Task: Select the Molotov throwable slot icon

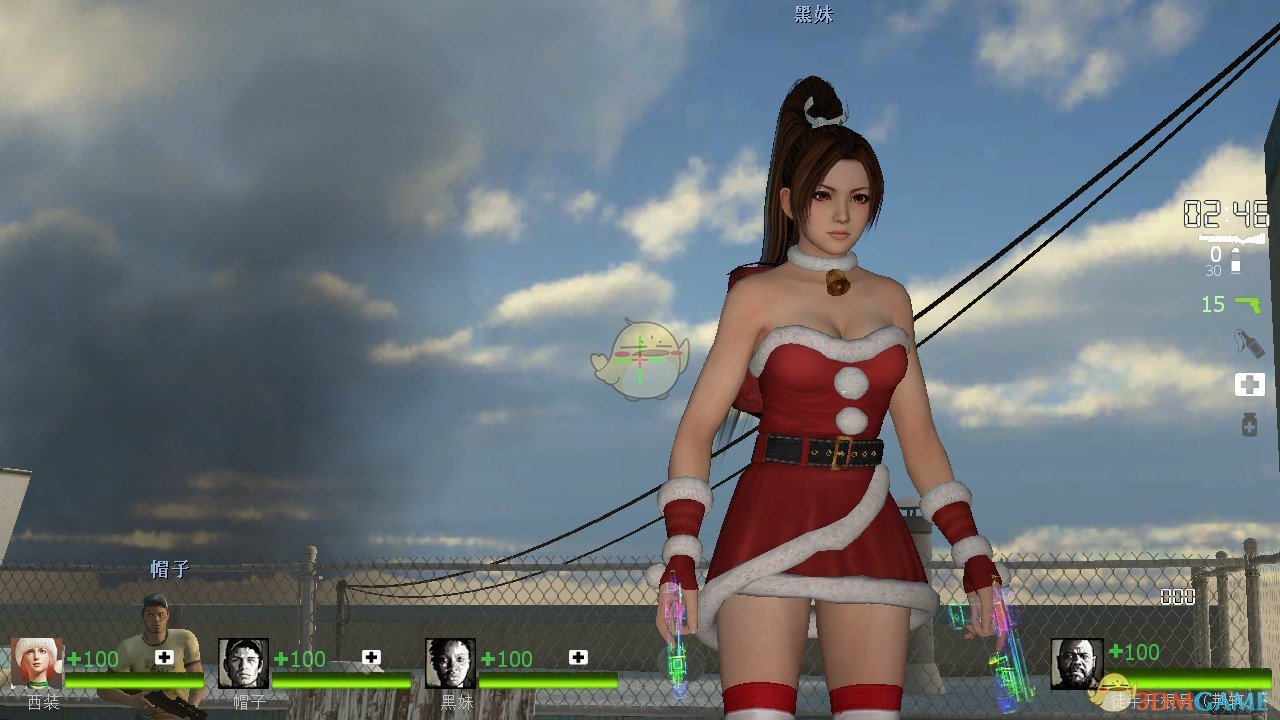Action: (x=1248, y=342)
